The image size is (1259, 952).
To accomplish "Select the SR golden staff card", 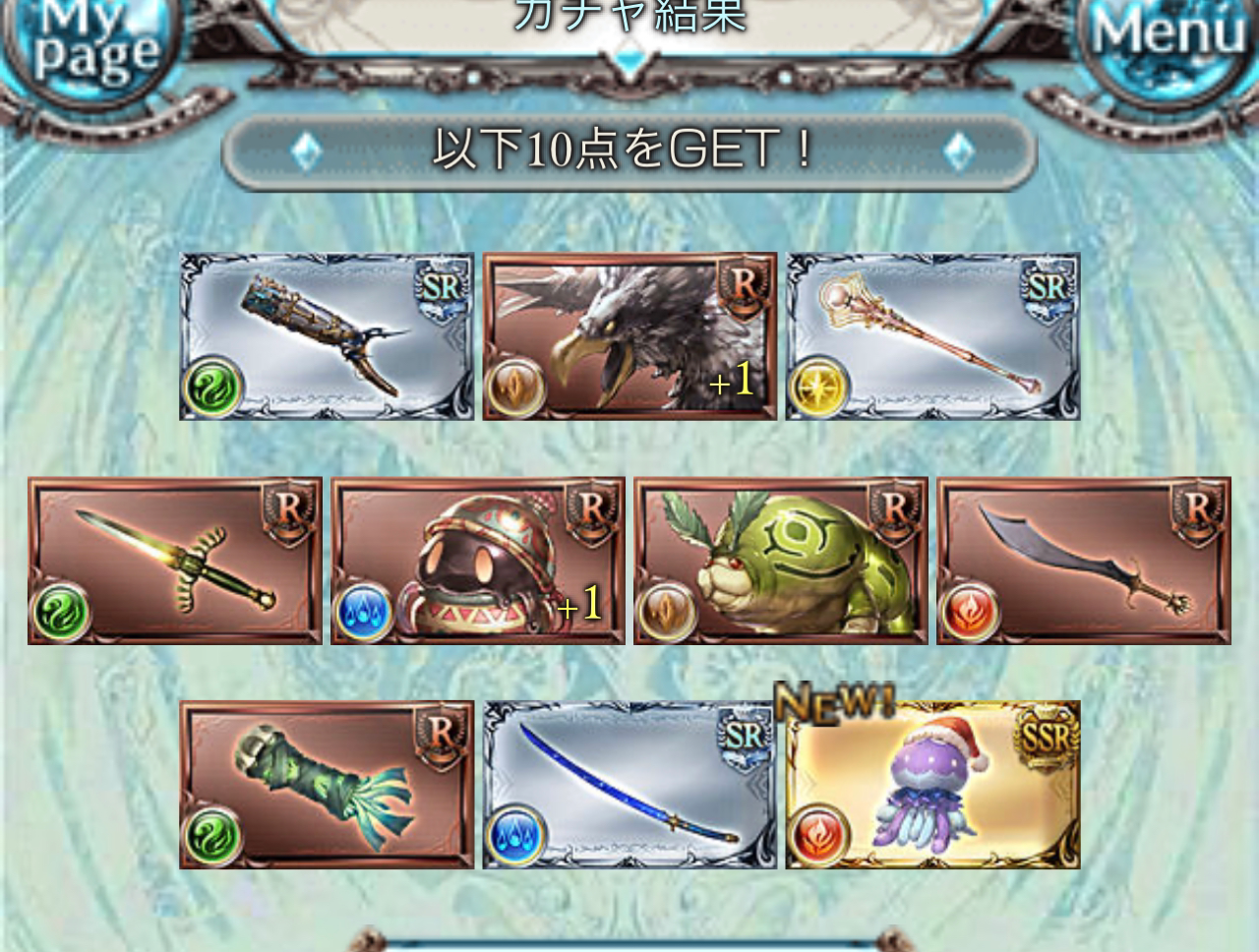I will (x=932, y=336).
